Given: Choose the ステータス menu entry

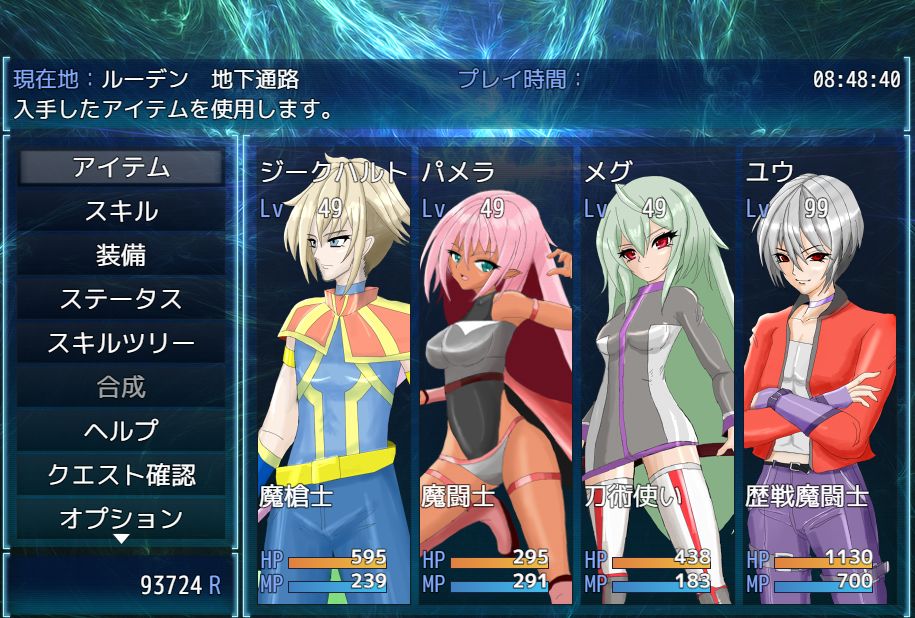Looking at the screenshot, I should coord(121,299).
